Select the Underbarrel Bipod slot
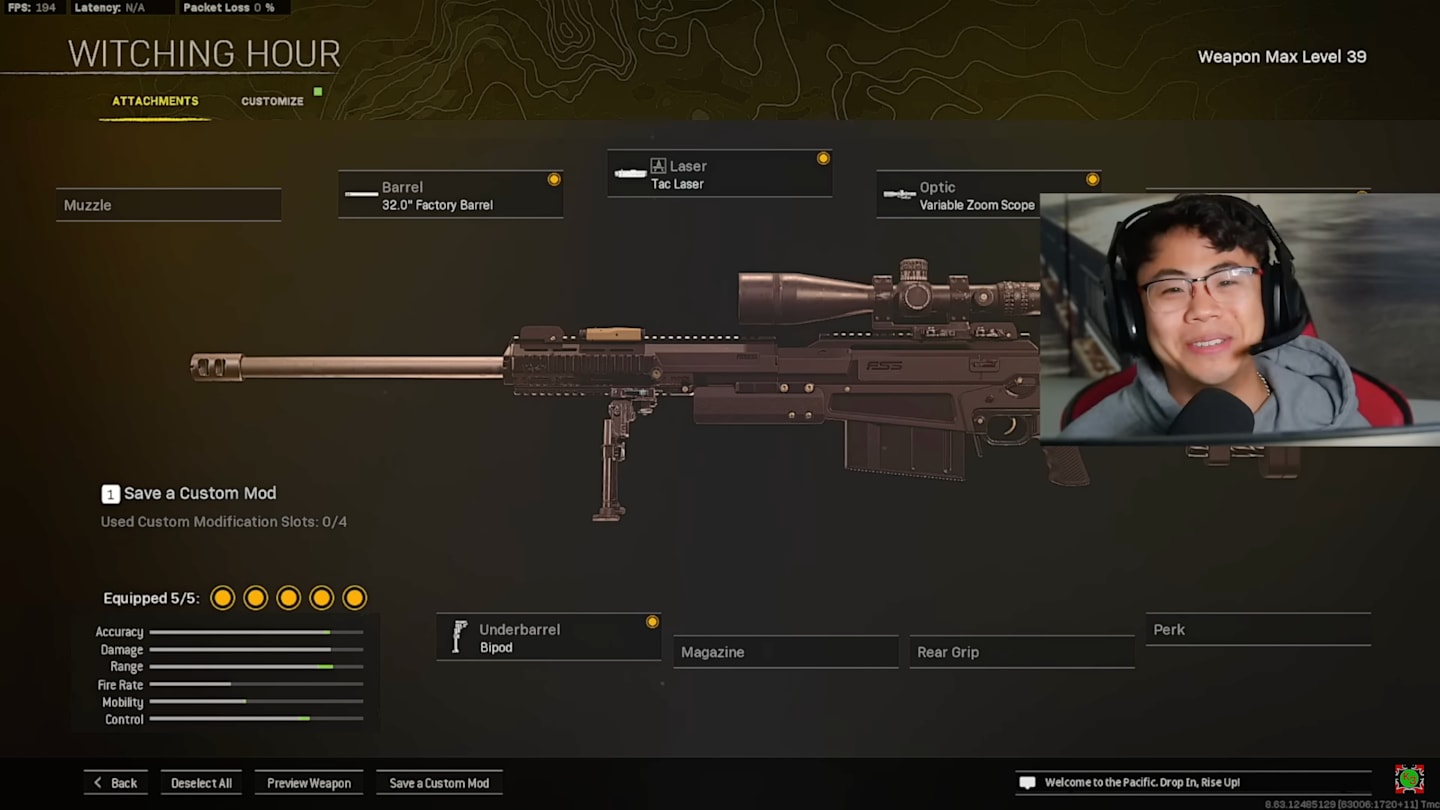The width and height of the screenshot is (1440, 810). click(x=548, y=638)
